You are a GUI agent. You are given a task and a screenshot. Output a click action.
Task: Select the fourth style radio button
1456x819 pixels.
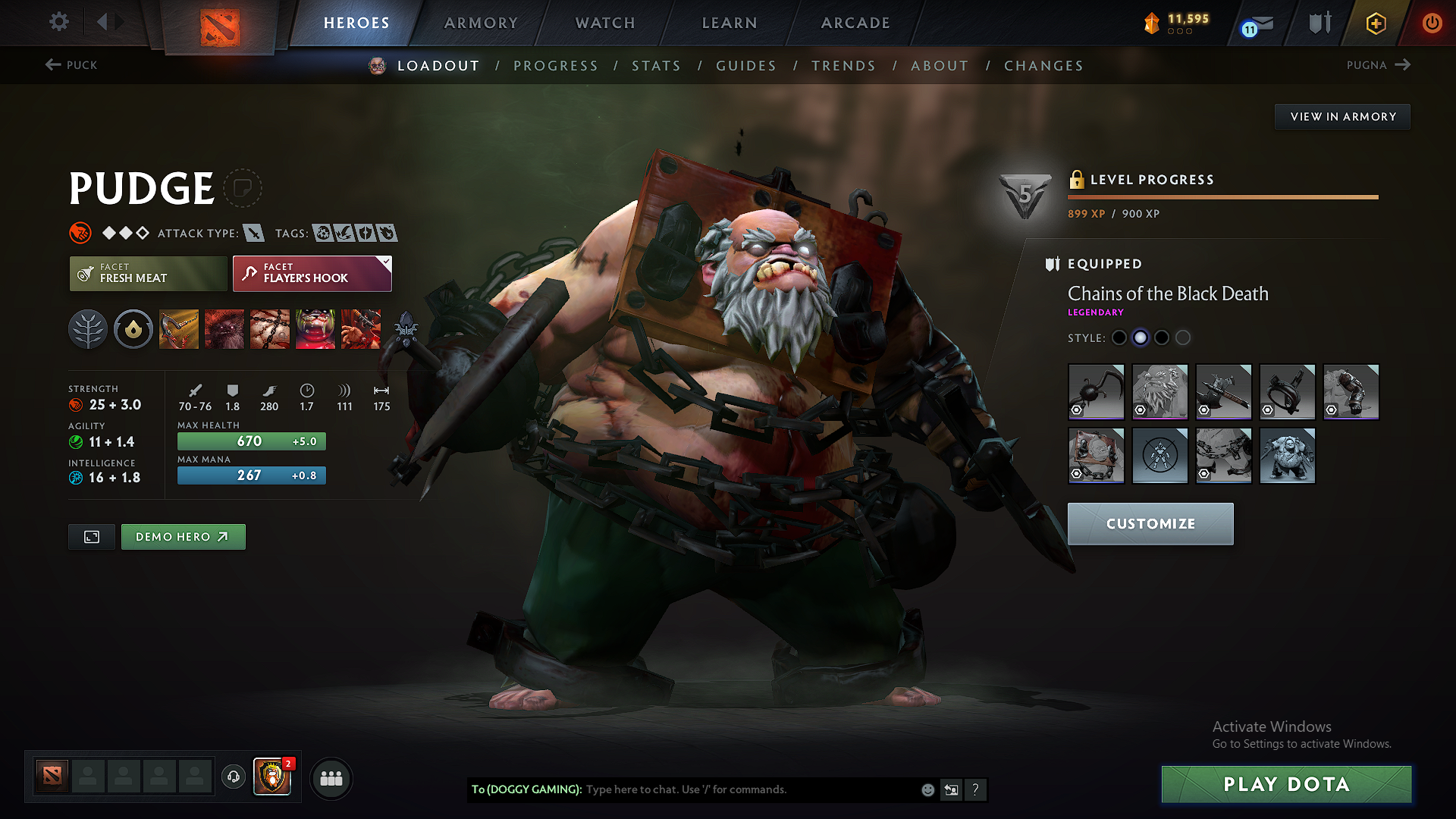[x=1182, y=337]
